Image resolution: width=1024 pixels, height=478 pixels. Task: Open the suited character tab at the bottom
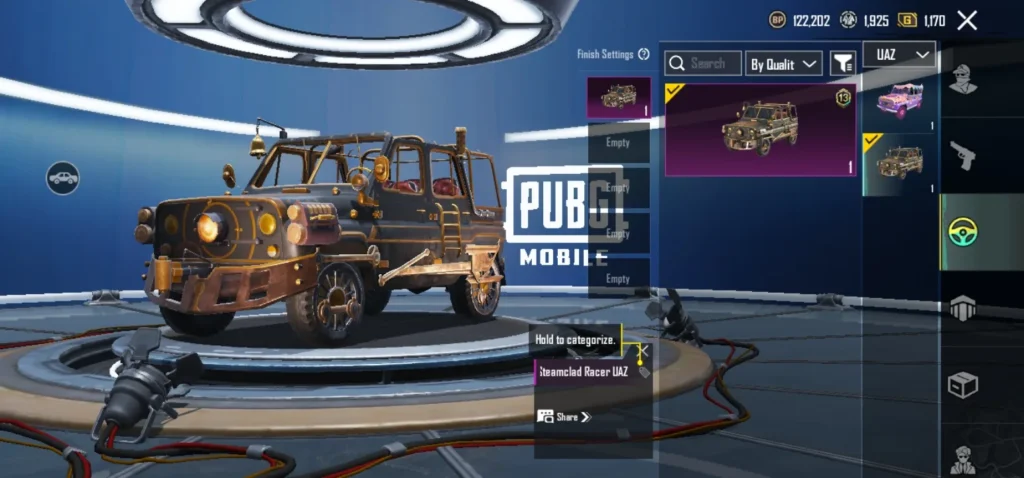[962, 458]
